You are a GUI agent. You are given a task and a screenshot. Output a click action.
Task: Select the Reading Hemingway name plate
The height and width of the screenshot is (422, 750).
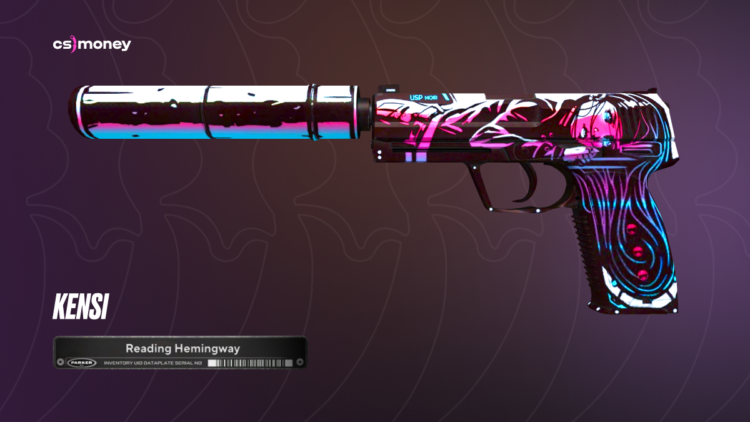pos(178,354)
